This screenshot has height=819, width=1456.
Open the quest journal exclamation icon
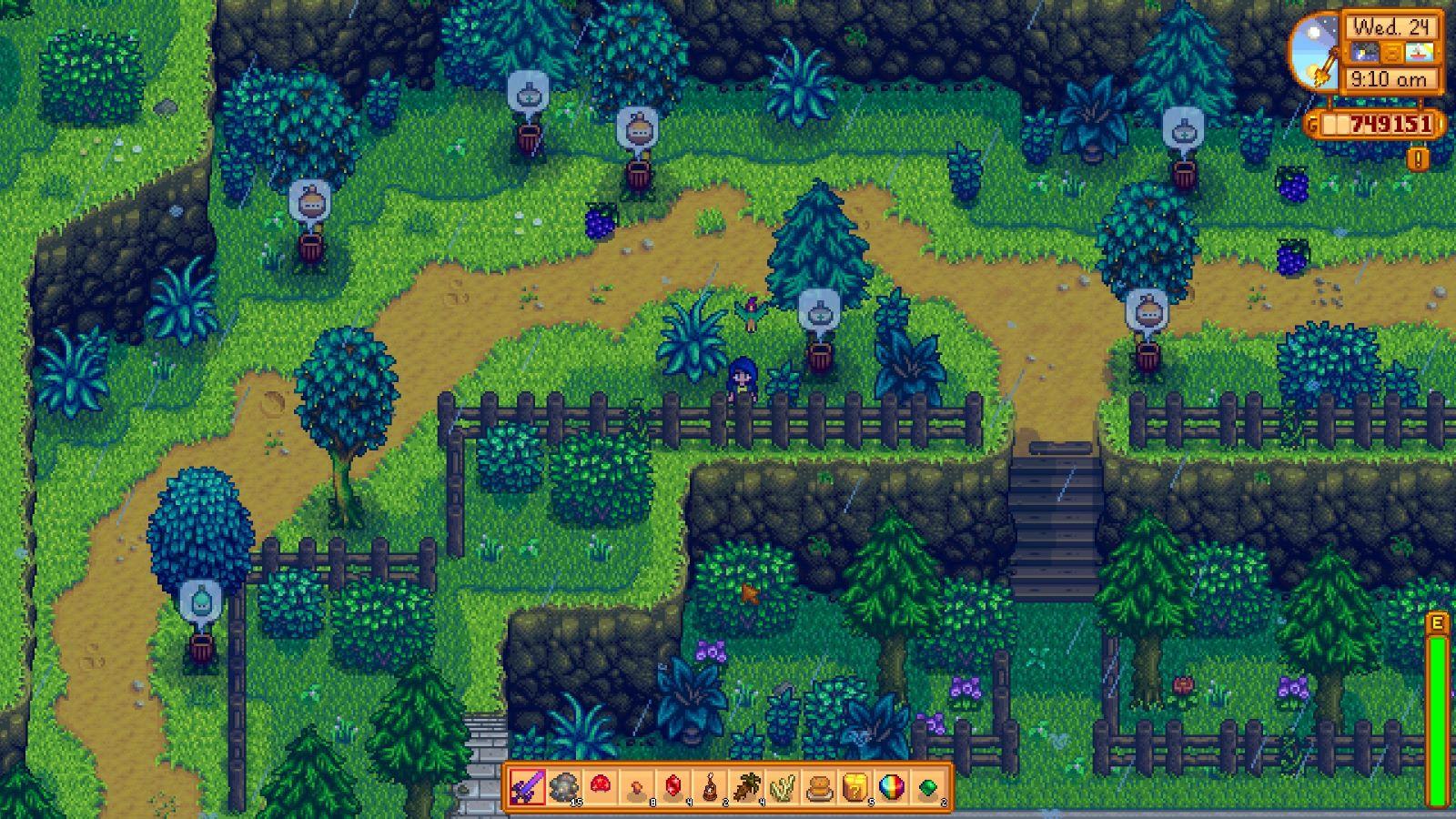1417,159
